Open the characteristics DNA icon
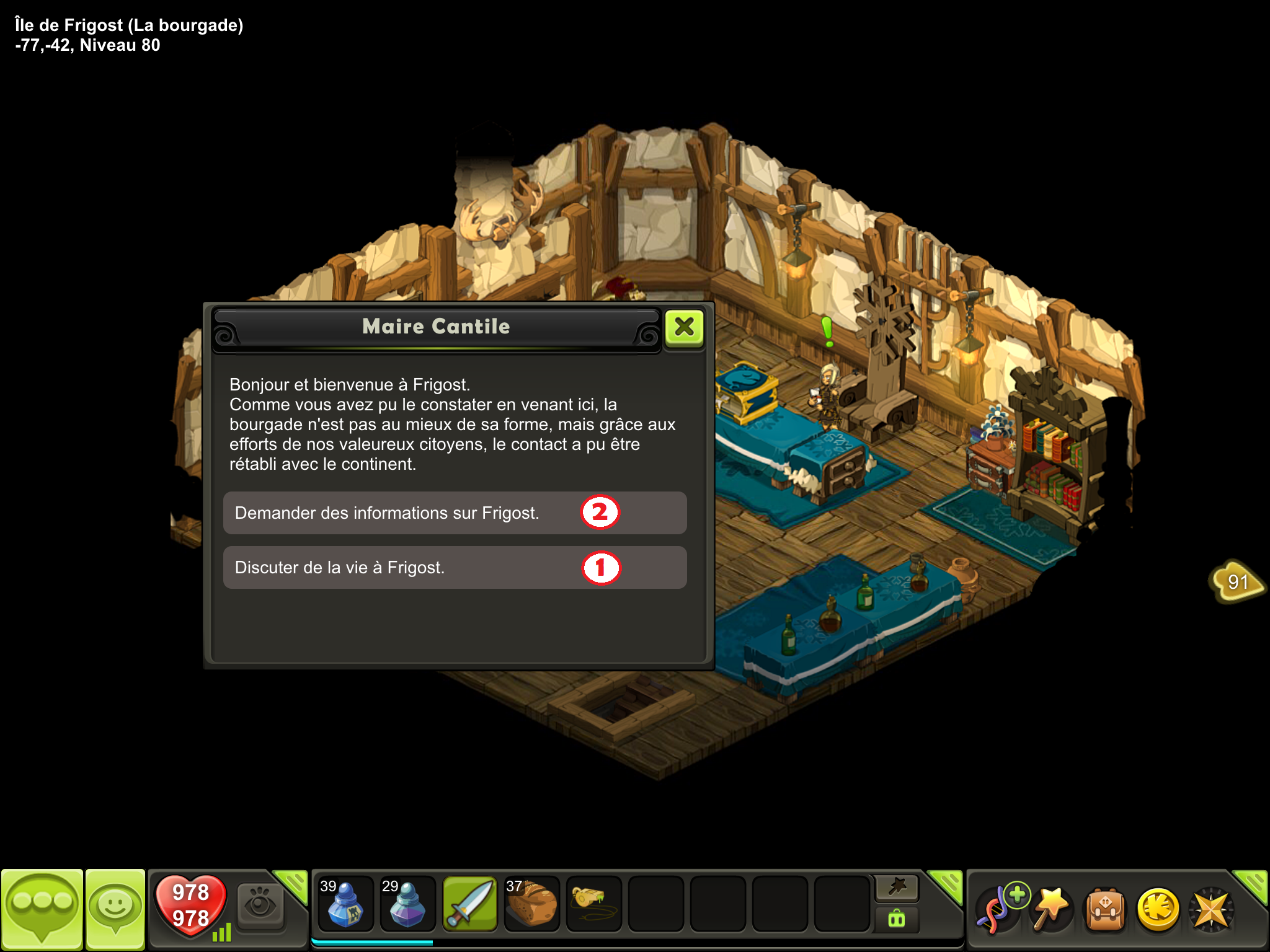This screenshot has width=1270, height=952. tap(998, 909)
